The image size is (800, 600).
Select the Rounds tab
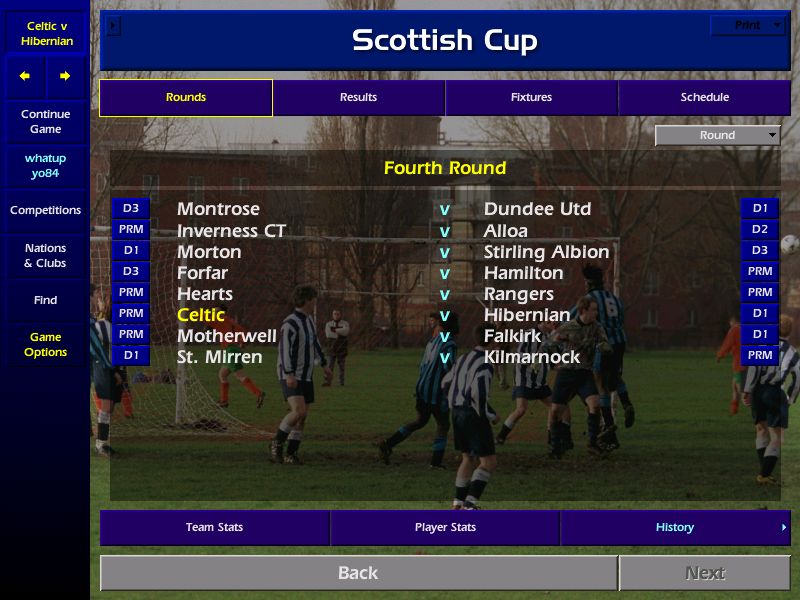tap(186, 97)
